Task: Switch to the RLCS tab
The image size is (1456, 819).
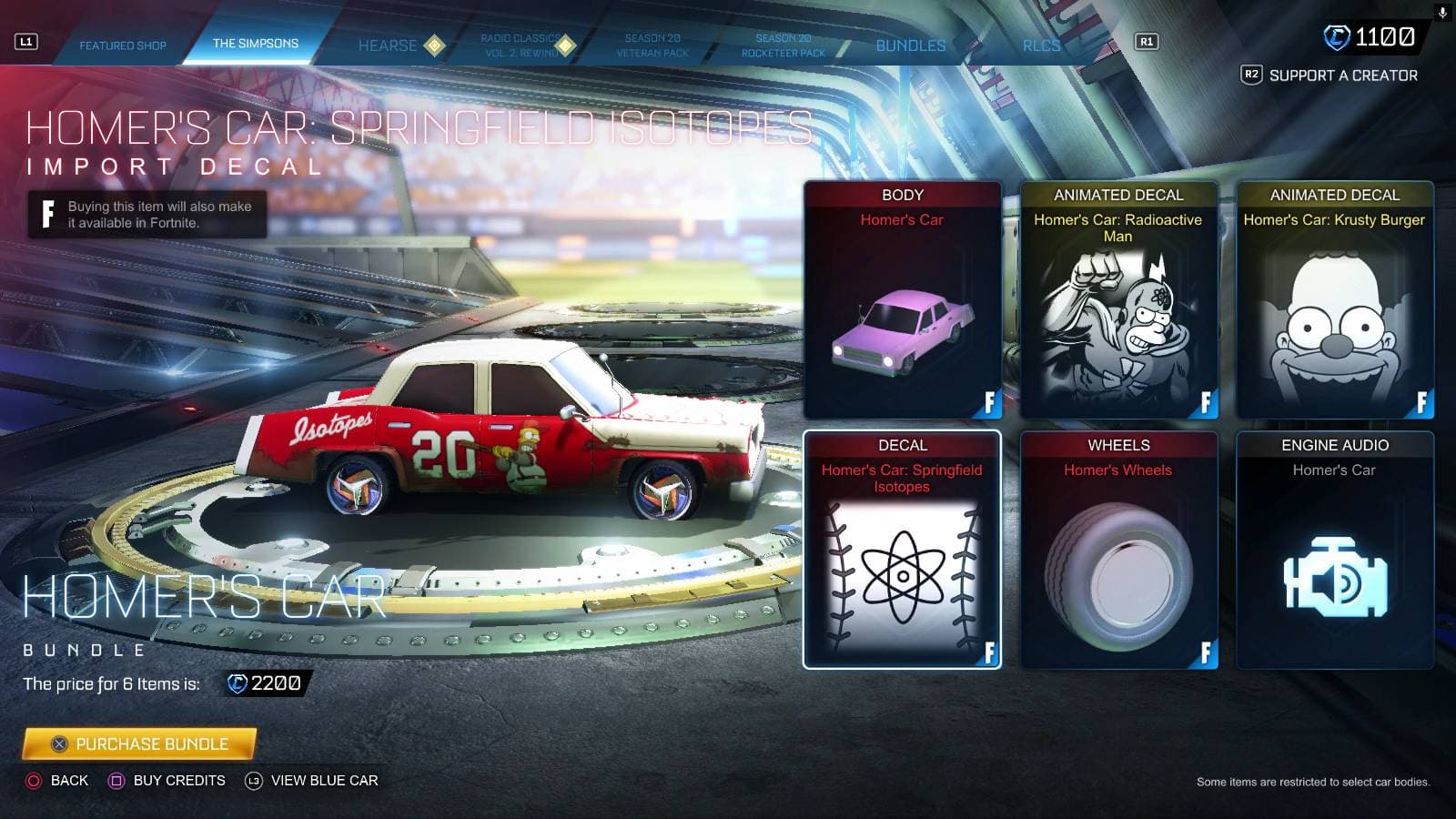Action: (x=1040, y=45)
